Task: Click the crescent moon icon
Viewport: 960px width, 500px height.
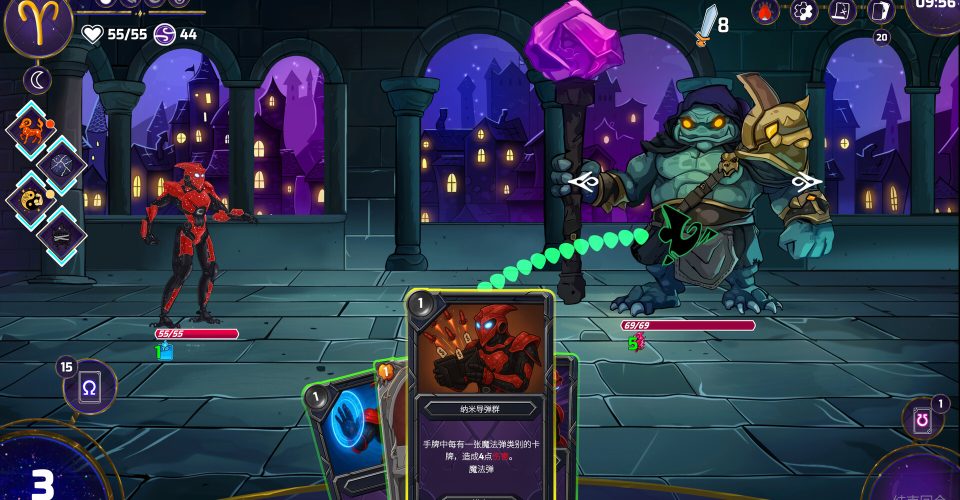Action: coord(38,80)
